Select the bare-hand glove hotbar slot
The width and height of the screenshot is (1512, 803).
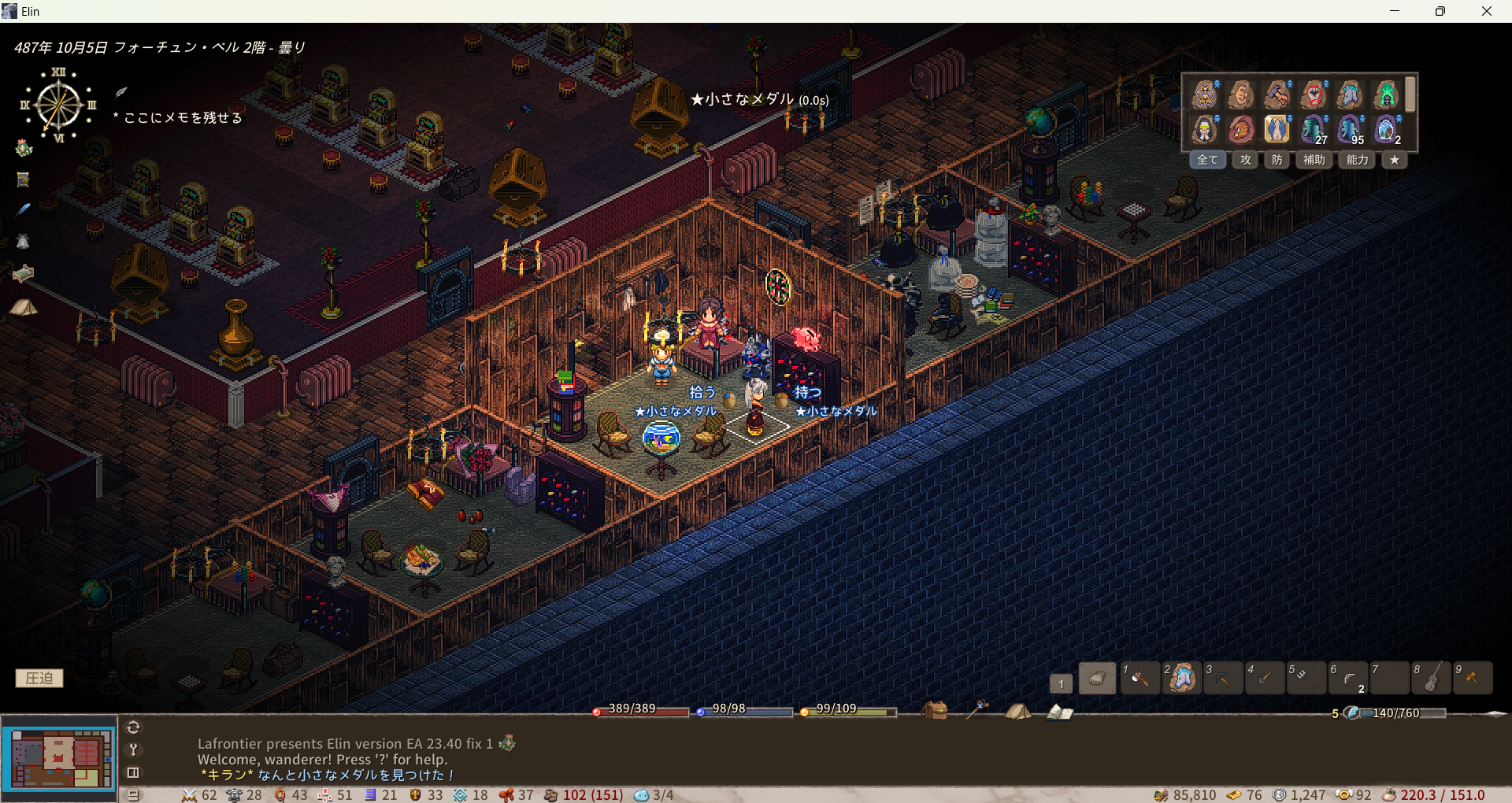[1097, 678]
